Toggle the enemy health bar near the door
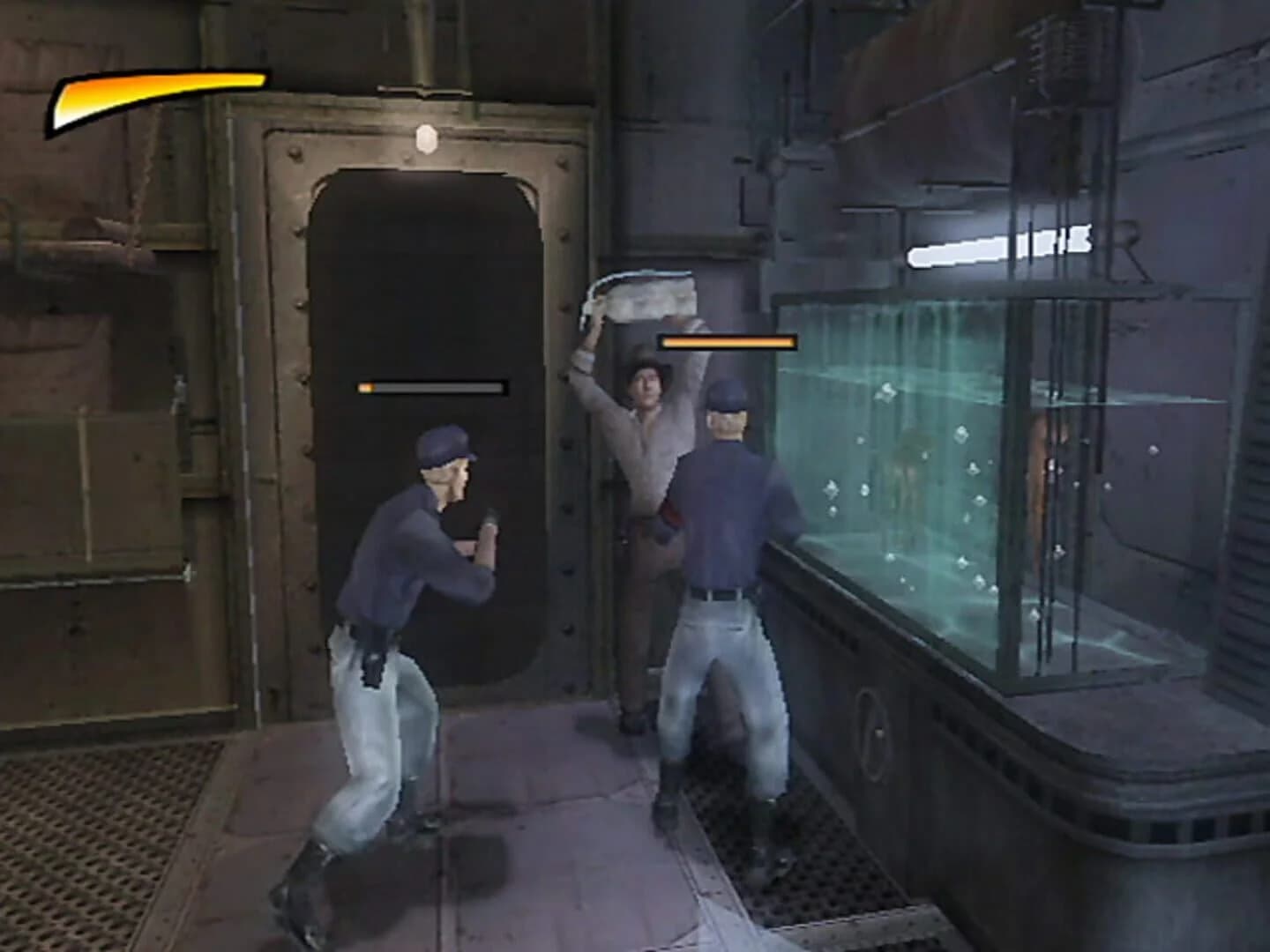Screen dimensions: 1270x952 430,386
